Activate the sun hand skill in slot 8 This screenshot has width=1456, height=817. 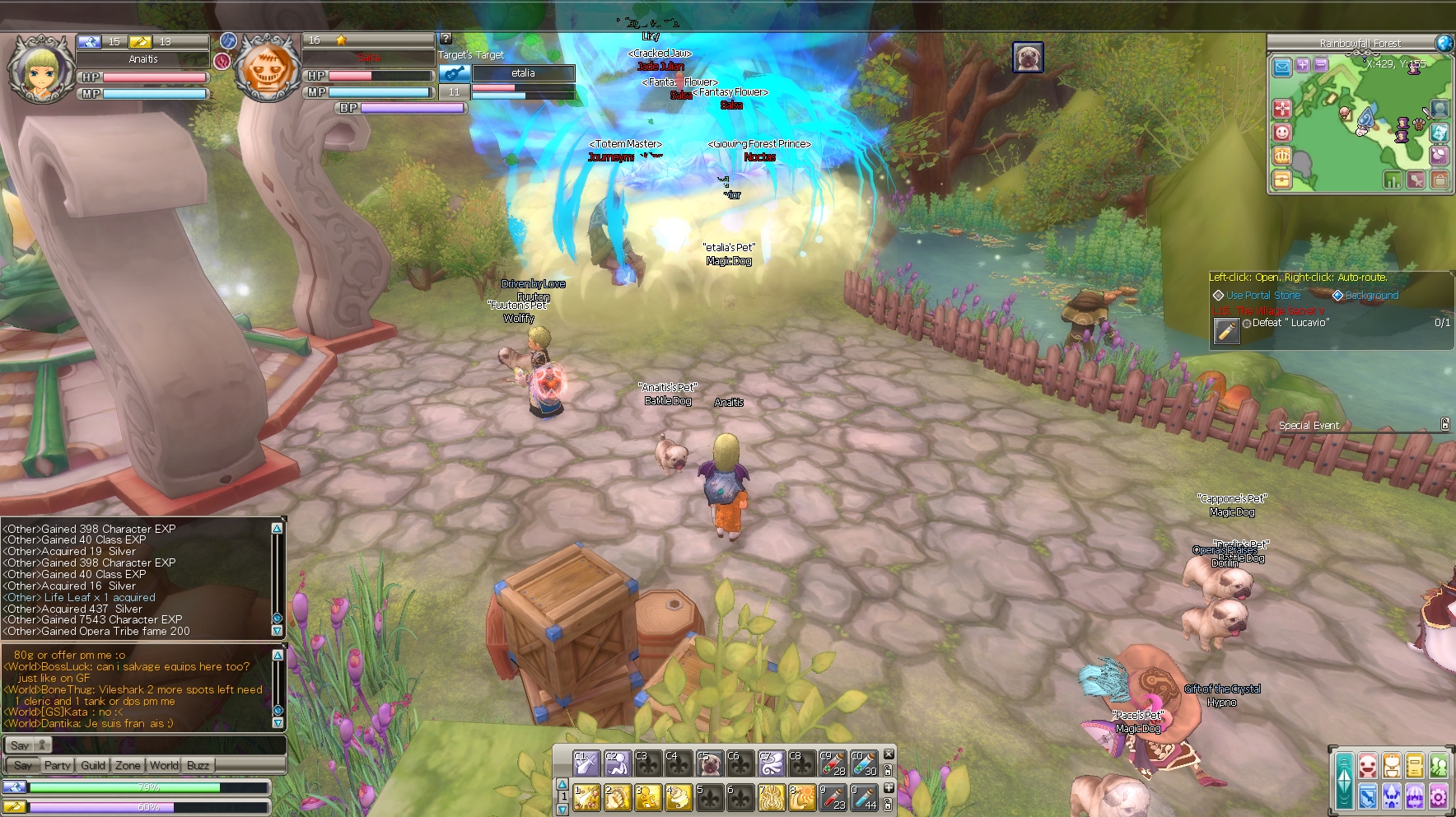801,796
